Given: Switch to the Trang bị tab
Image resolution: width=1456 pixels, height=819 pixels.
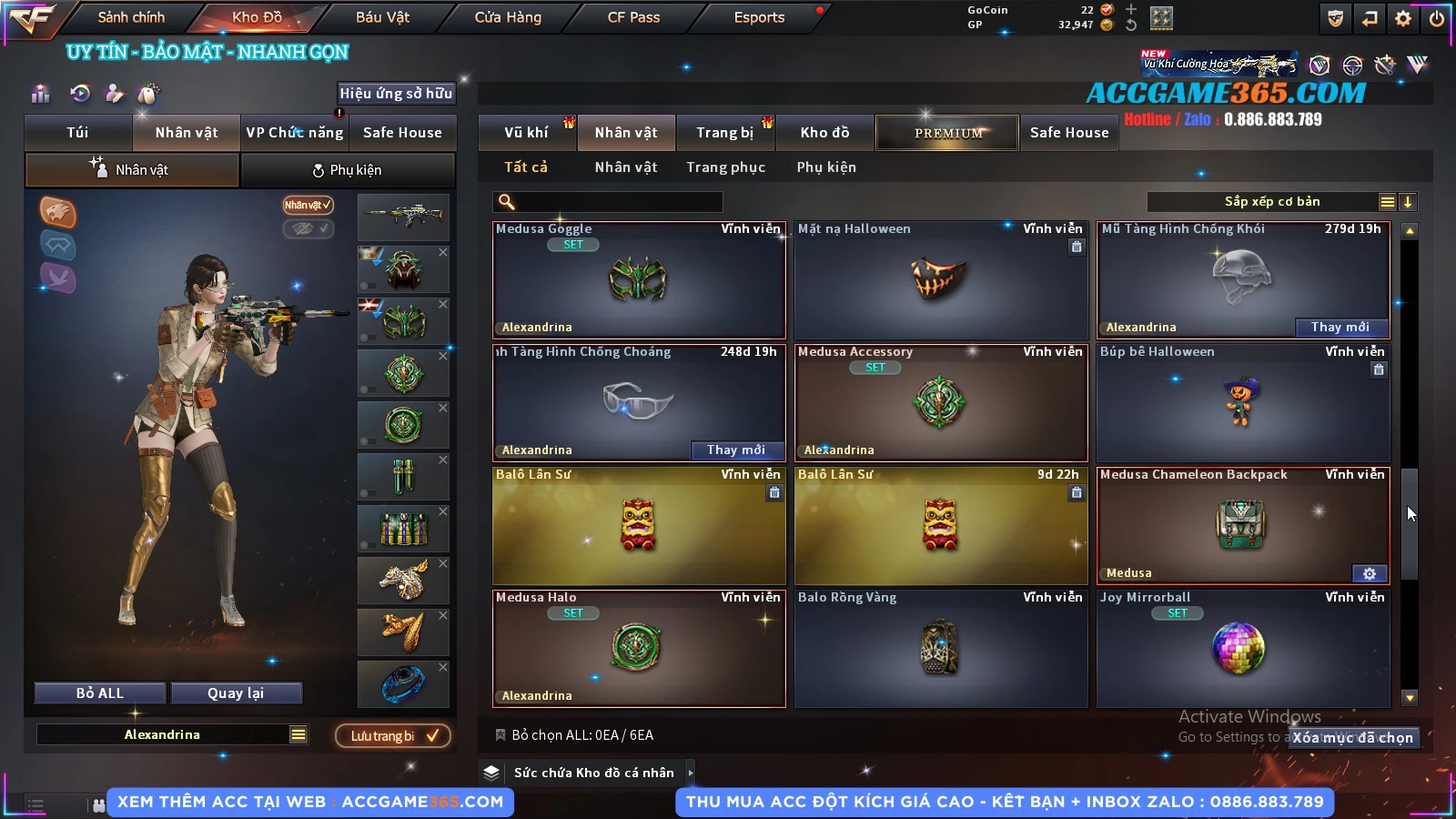Looking at the screenshot, I should (x=724, y=133).
